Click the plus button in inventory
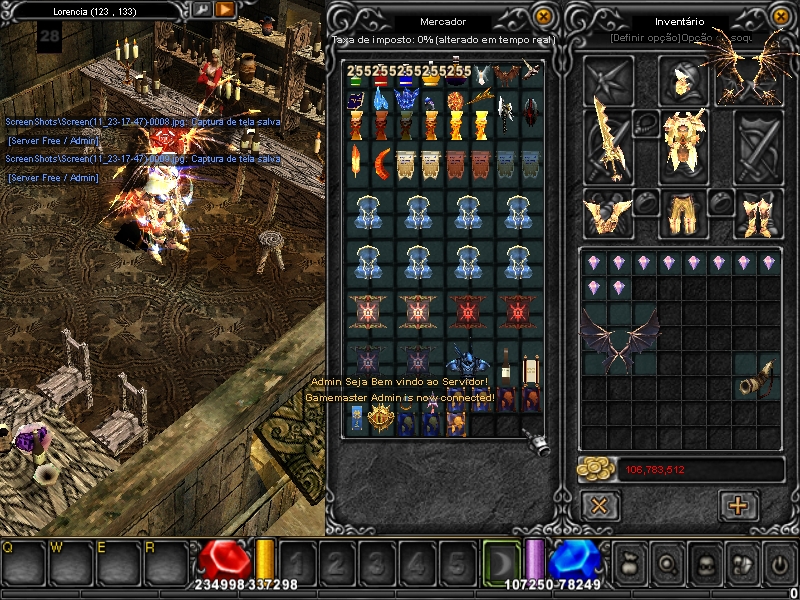This screenshot has width=800, height=600. (x=739, y=505)
